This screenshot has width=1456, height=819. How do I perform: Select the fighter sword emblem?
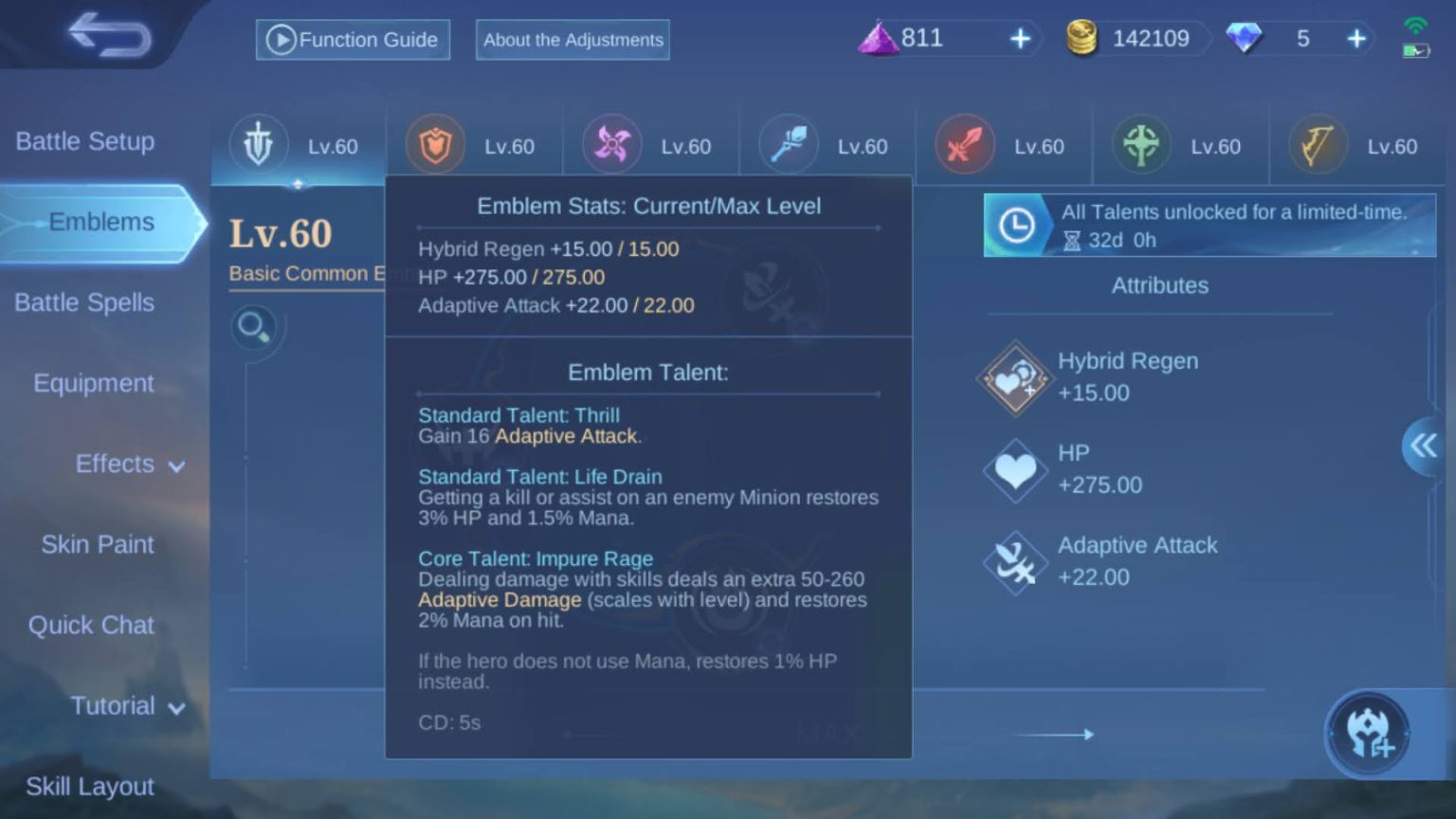click(x=964, y=144)
